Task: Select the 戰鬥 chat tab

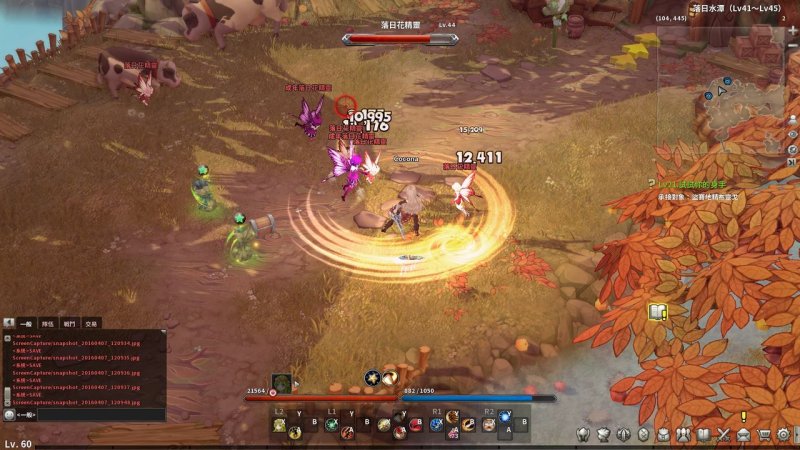Action: point(69,323)
